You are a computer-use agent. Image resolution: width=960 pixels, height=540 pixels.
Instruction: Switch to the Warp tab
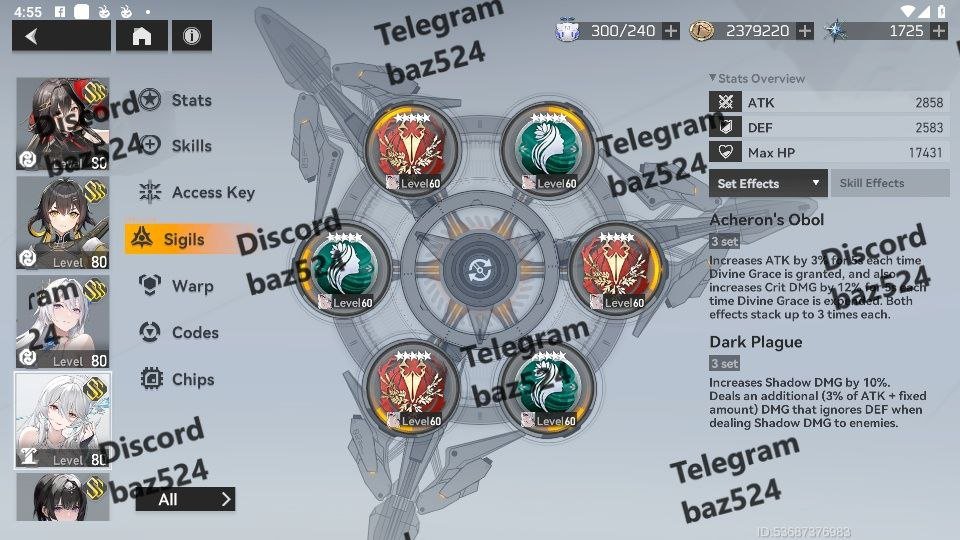coord(192,286)
